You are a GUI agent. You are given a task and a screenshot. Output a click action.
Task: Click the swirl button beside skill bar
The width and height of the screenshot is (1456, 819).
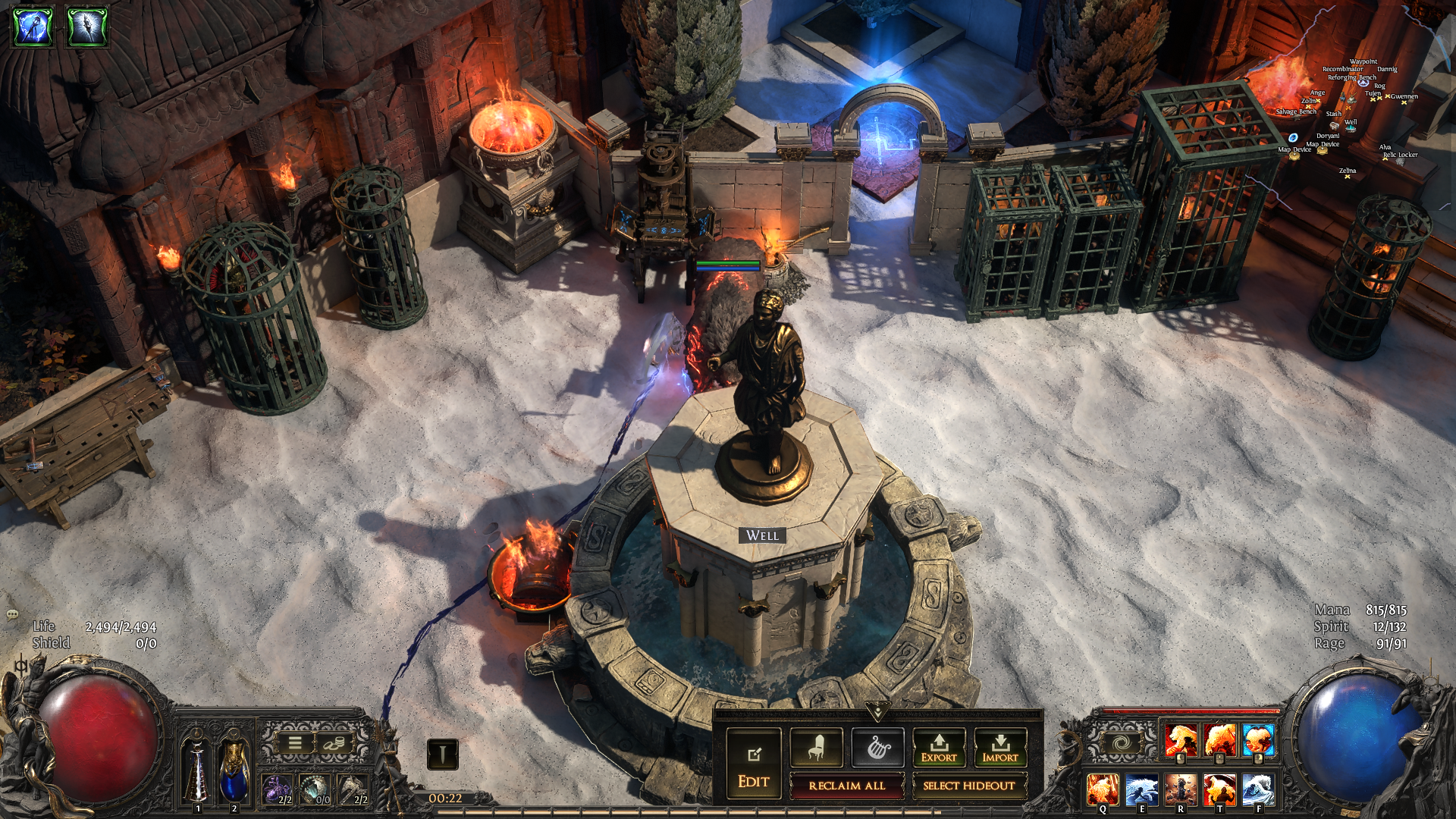point(1121,742)
